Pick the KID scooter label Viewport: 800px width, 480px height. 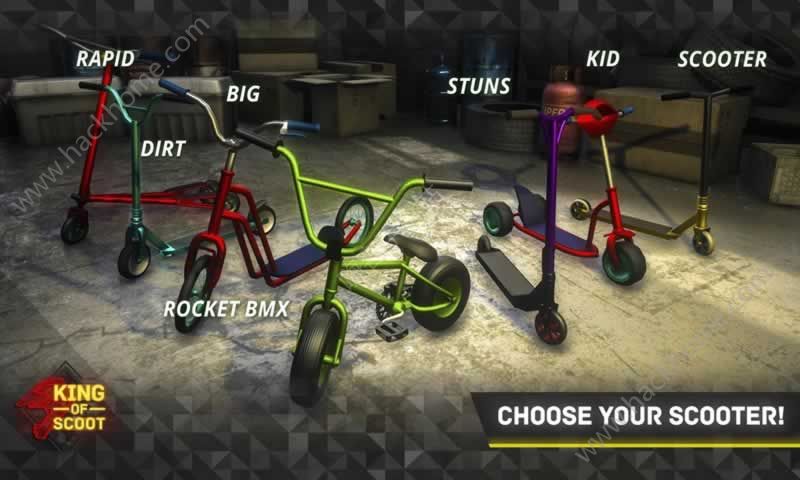click(602, 59)
